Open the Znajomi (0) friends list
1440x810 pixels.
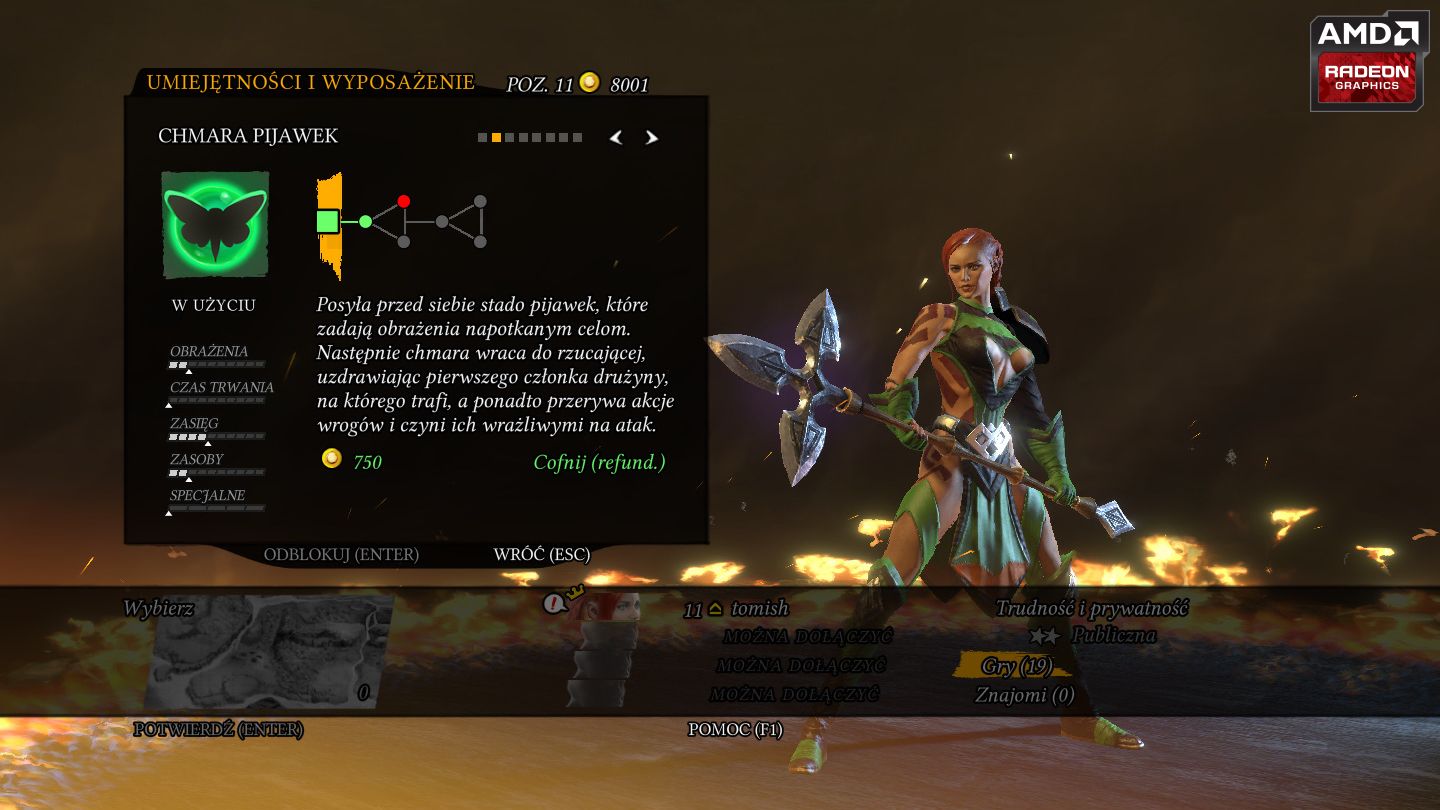[1024, 695]
